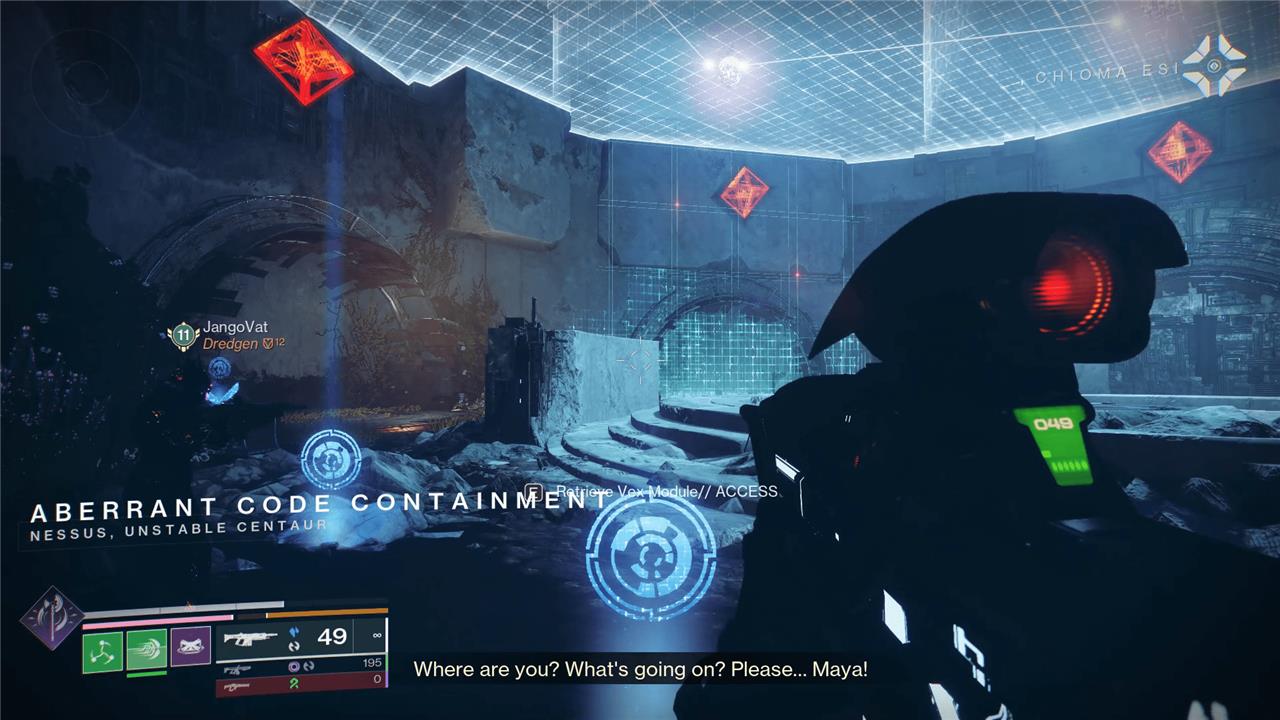Select the equipped primary weapon slot
The height and width of the screenshot is (720, 1280).
click(300, 638)
